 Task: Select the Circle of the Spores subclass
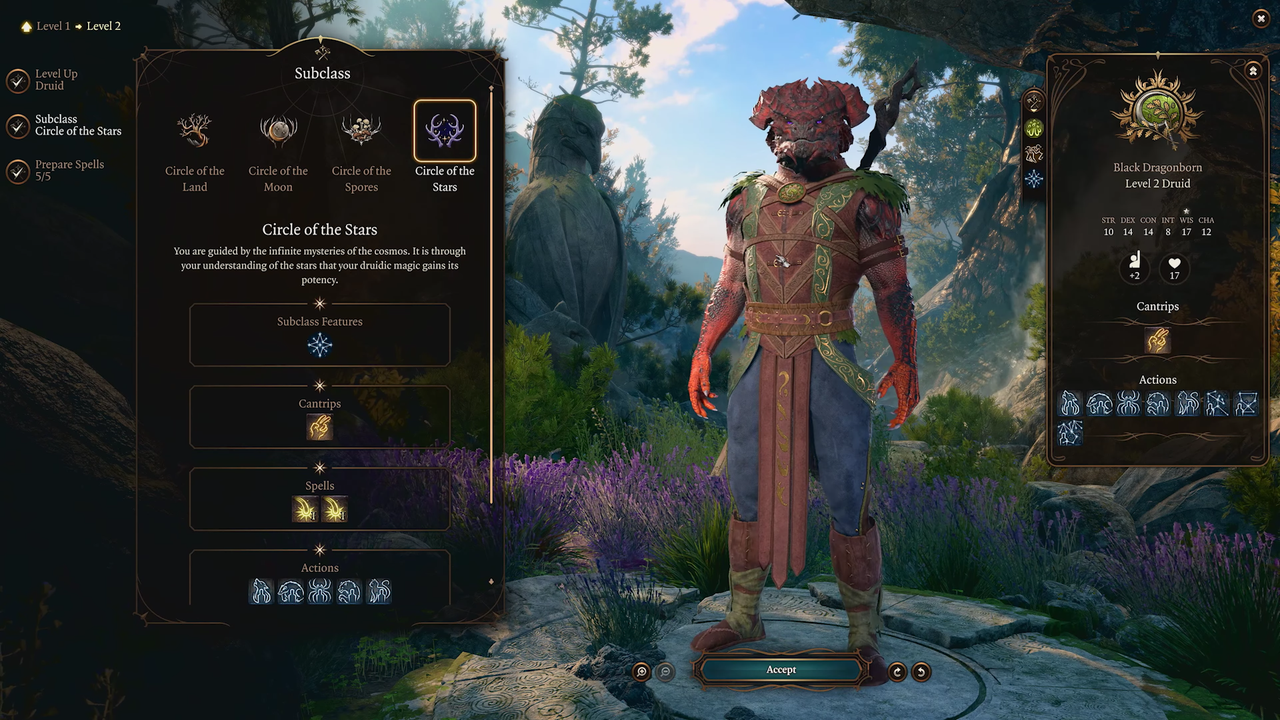click(361, 130)
